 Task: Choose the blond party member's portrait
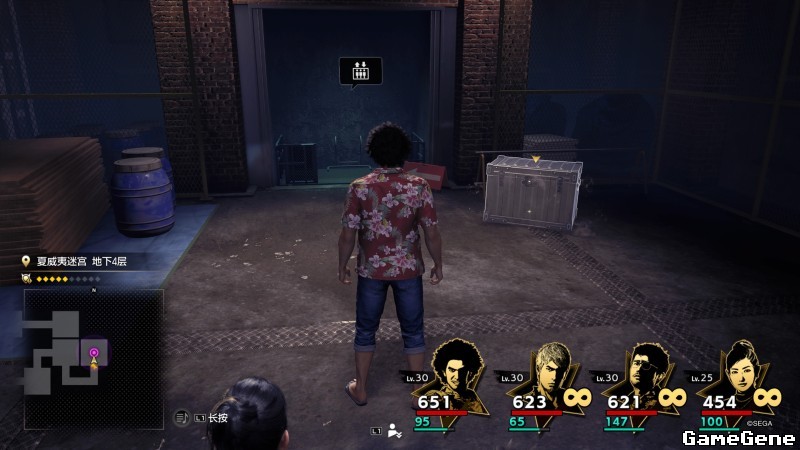pyautogui.click(x=557, y=378)
